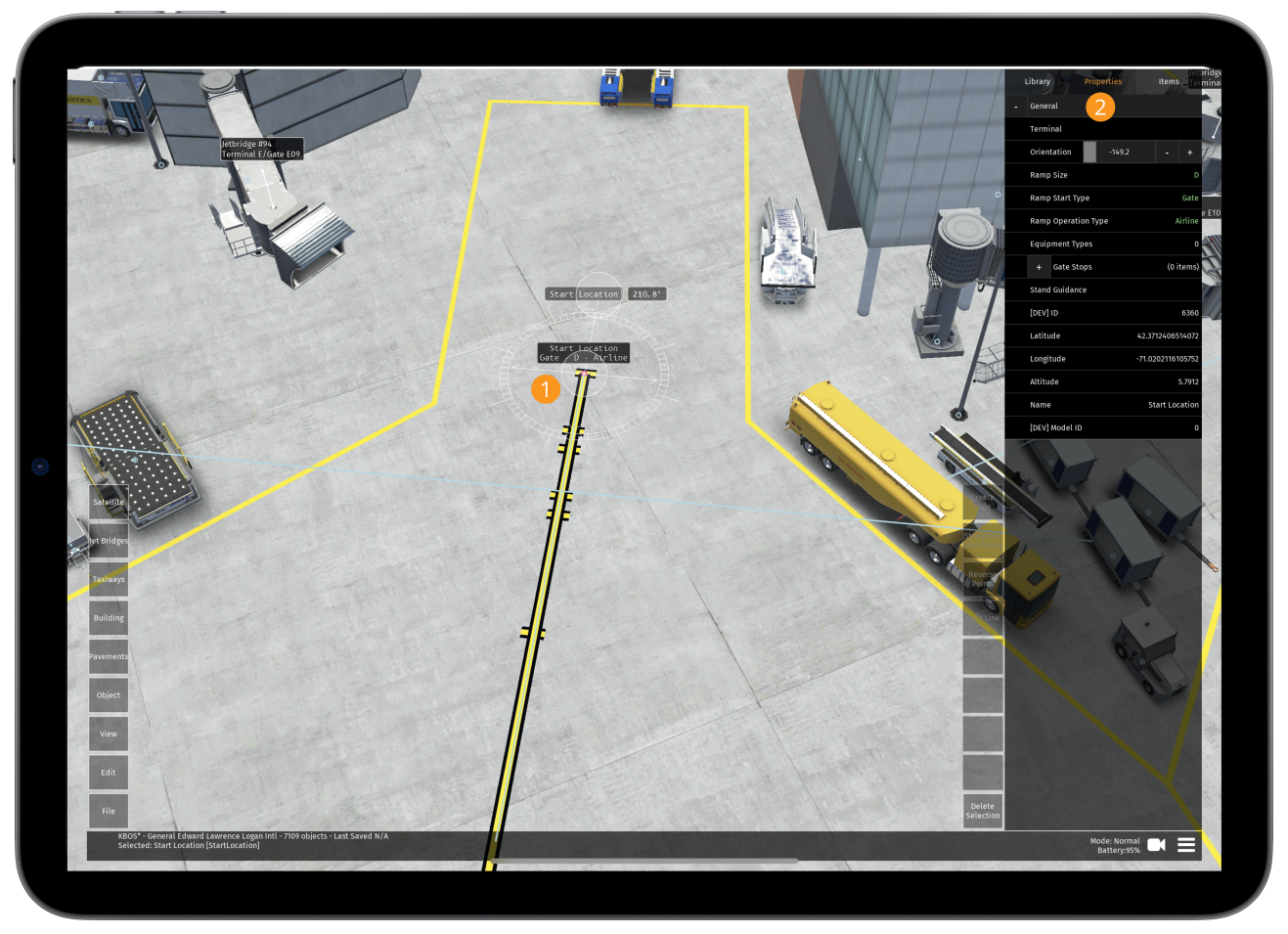Select the Satellite view tool

pos(108,501)
